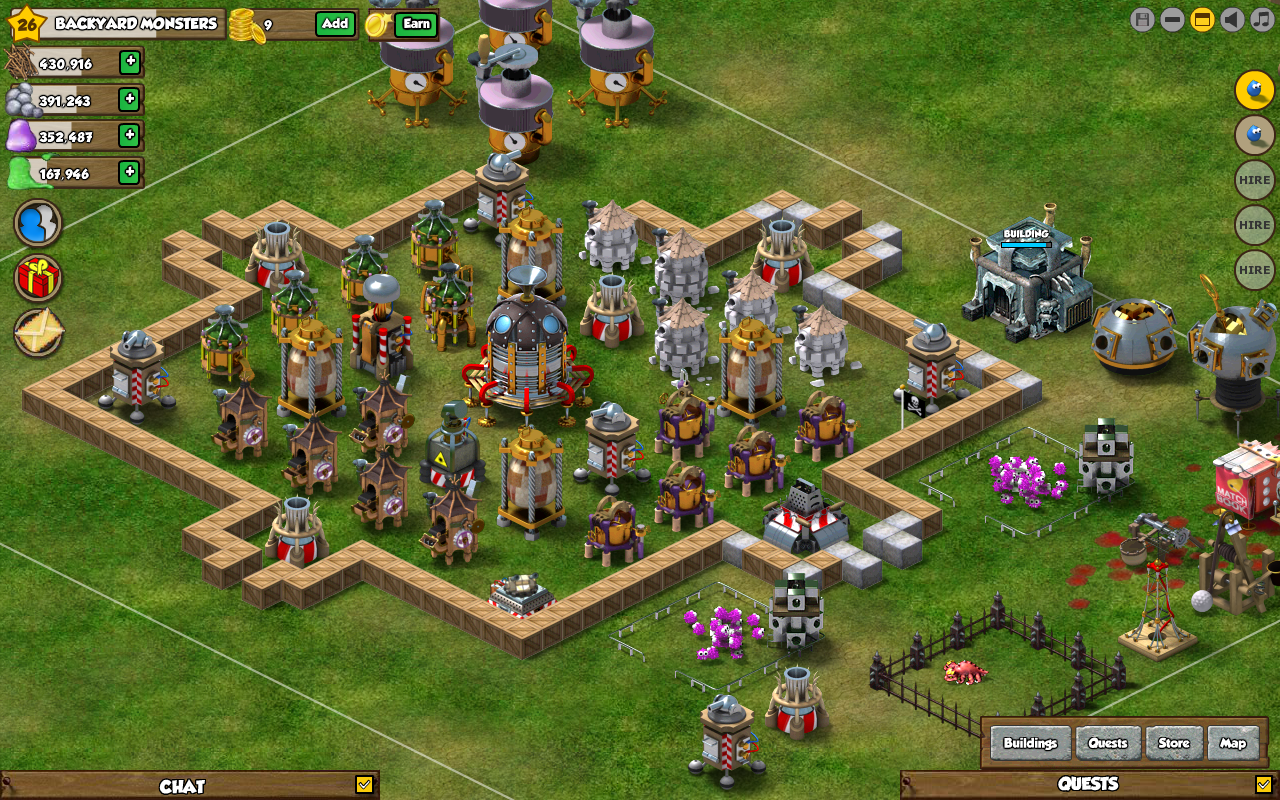The height and width of the screenshot is (800, 1280).
Task: Zoom out with the minus icon
Action: pyautogui.click(x=1172, y=19)
